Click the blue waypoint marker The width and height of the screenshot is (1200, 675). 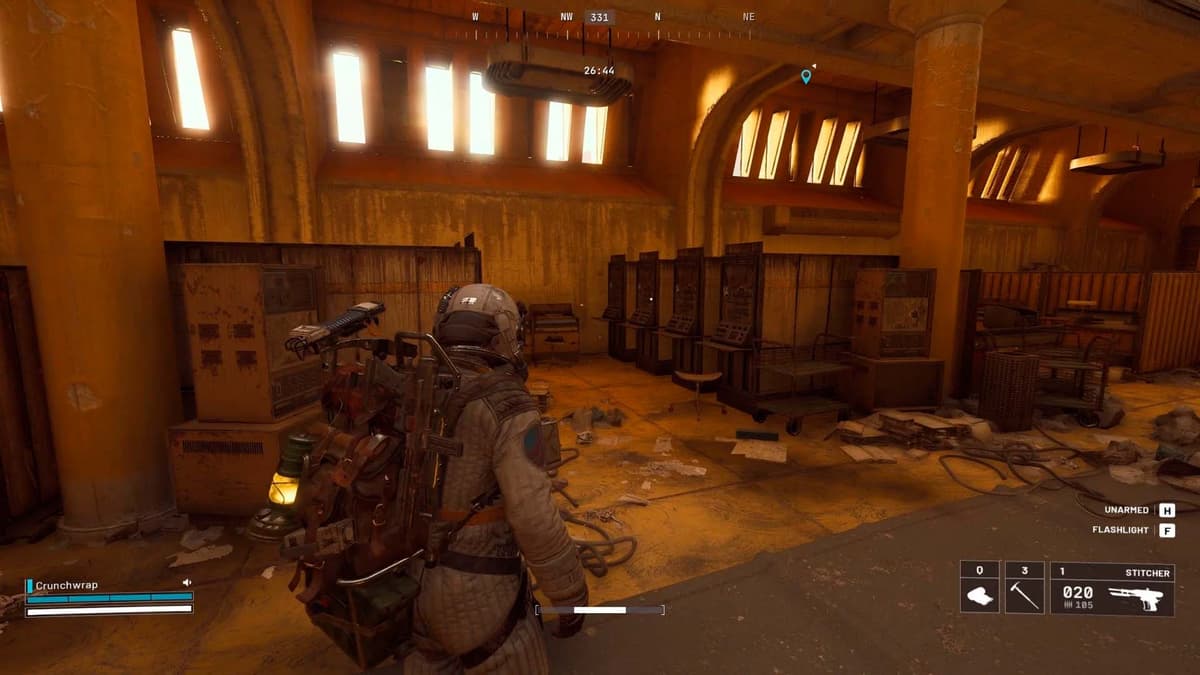point(806,76)
